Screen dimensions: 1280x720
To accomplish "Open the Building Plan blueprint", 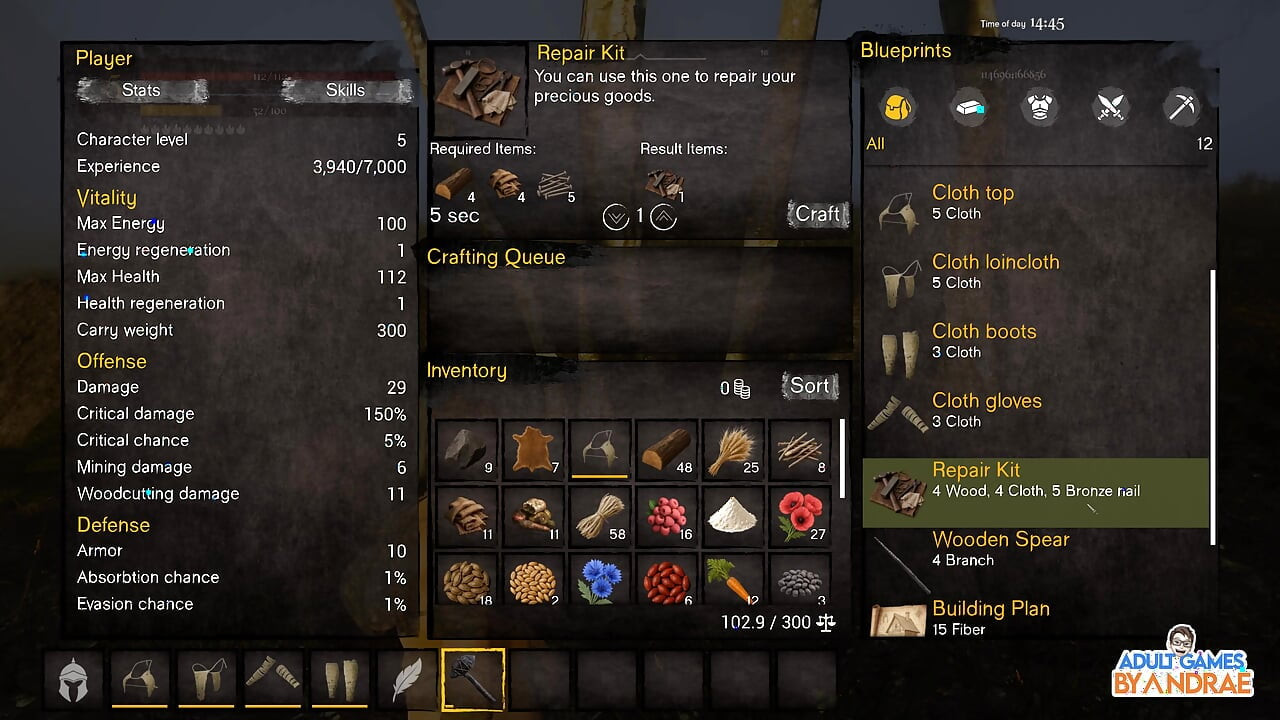I will [1035, 617].
